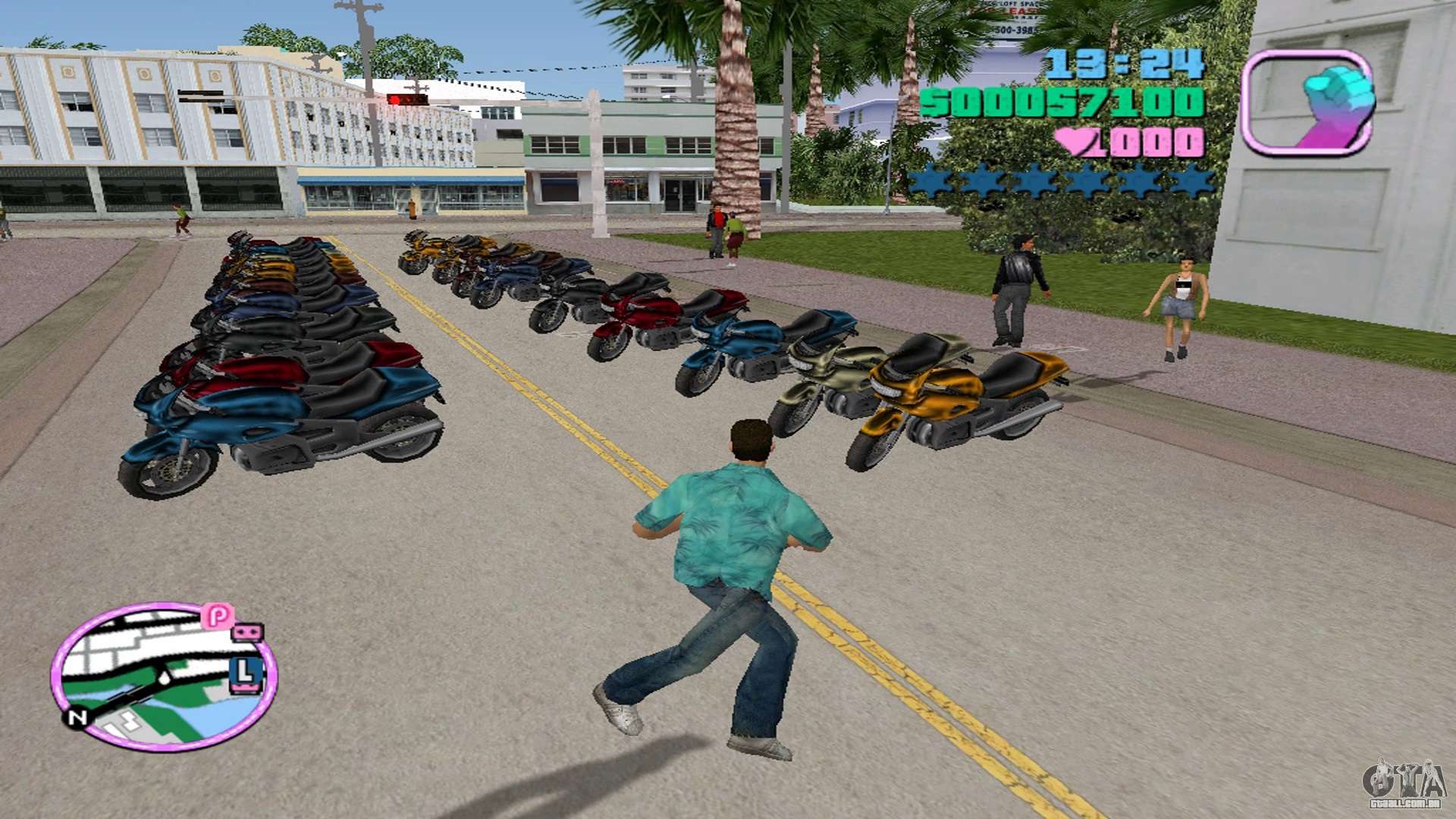
Task: Select the pink P marker on radar
Action: [x=218, y=616]
